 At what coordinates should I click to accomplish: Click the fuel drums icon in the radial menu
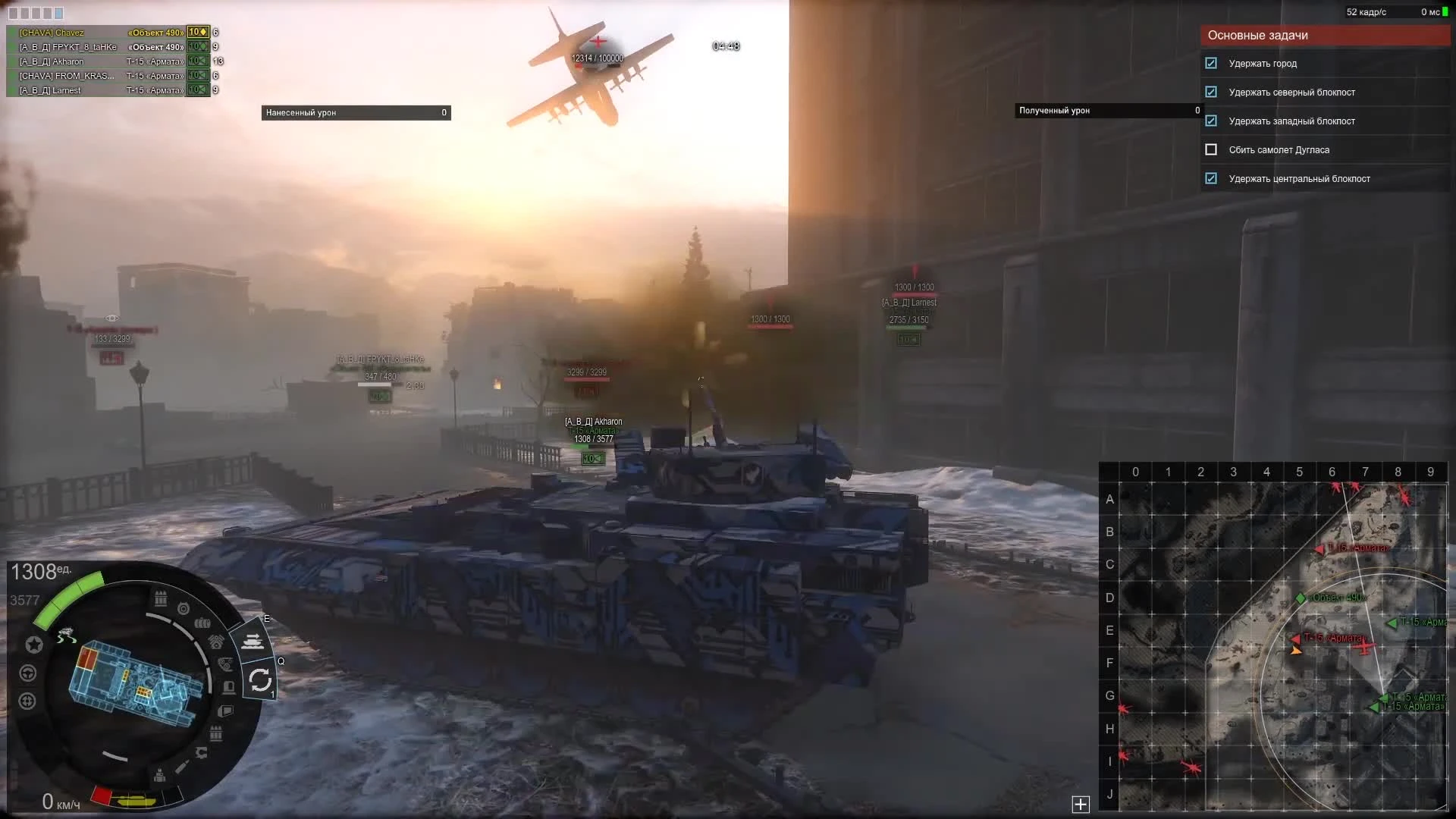(x=202, y=623)
